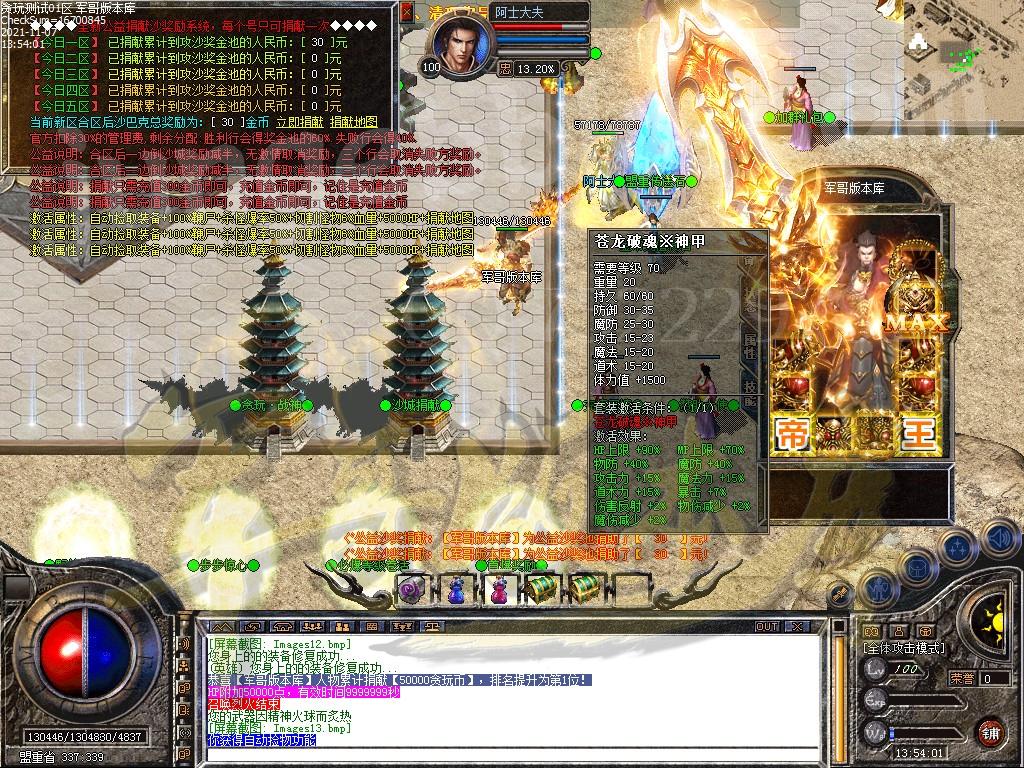
Task: Open the first green treasure chest belt slot
Action: [x=541, y=590]
